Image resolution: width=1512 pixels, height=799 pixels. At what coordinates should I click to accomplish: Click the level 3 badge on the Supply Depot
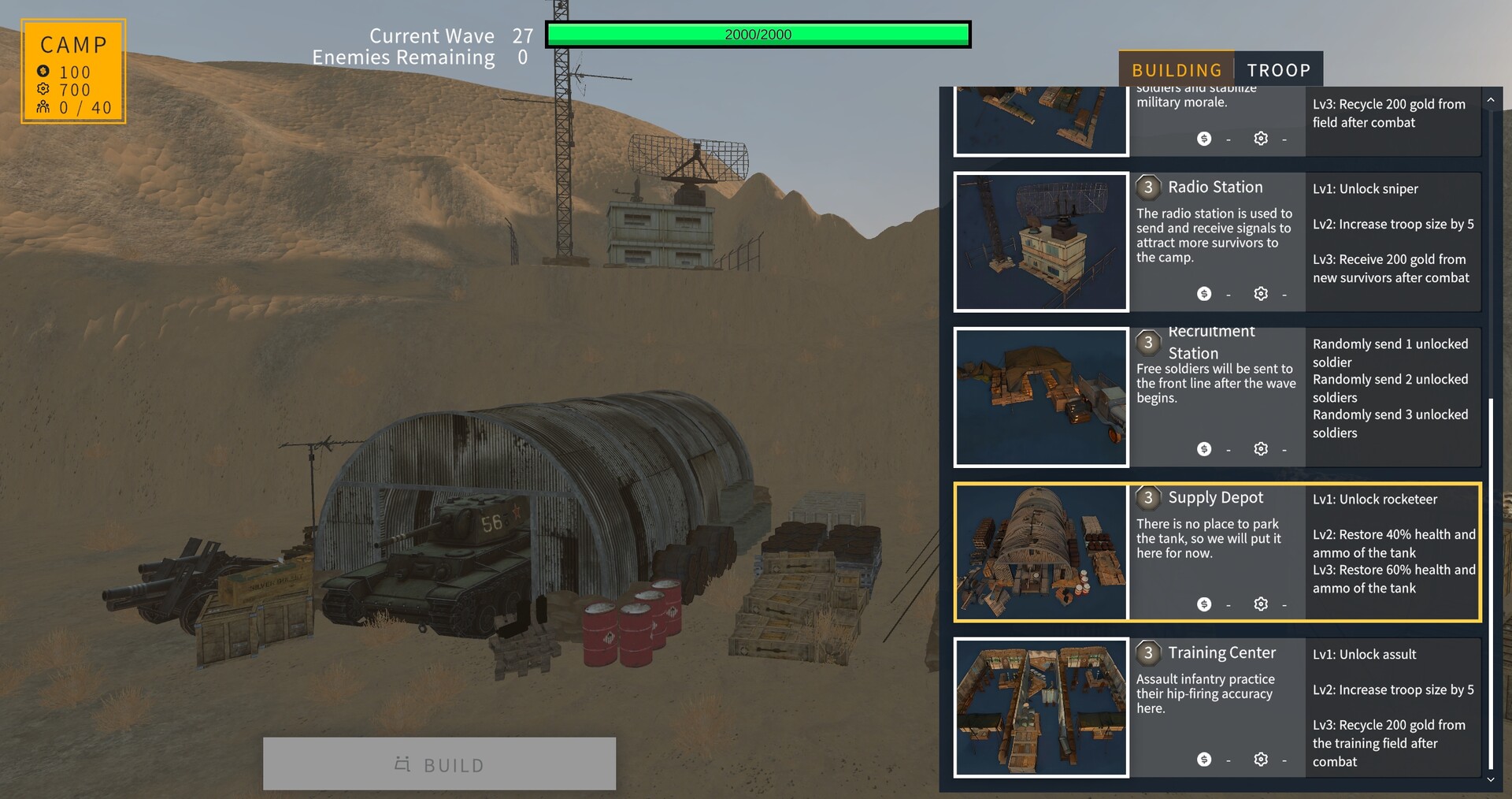point(1148,498)
